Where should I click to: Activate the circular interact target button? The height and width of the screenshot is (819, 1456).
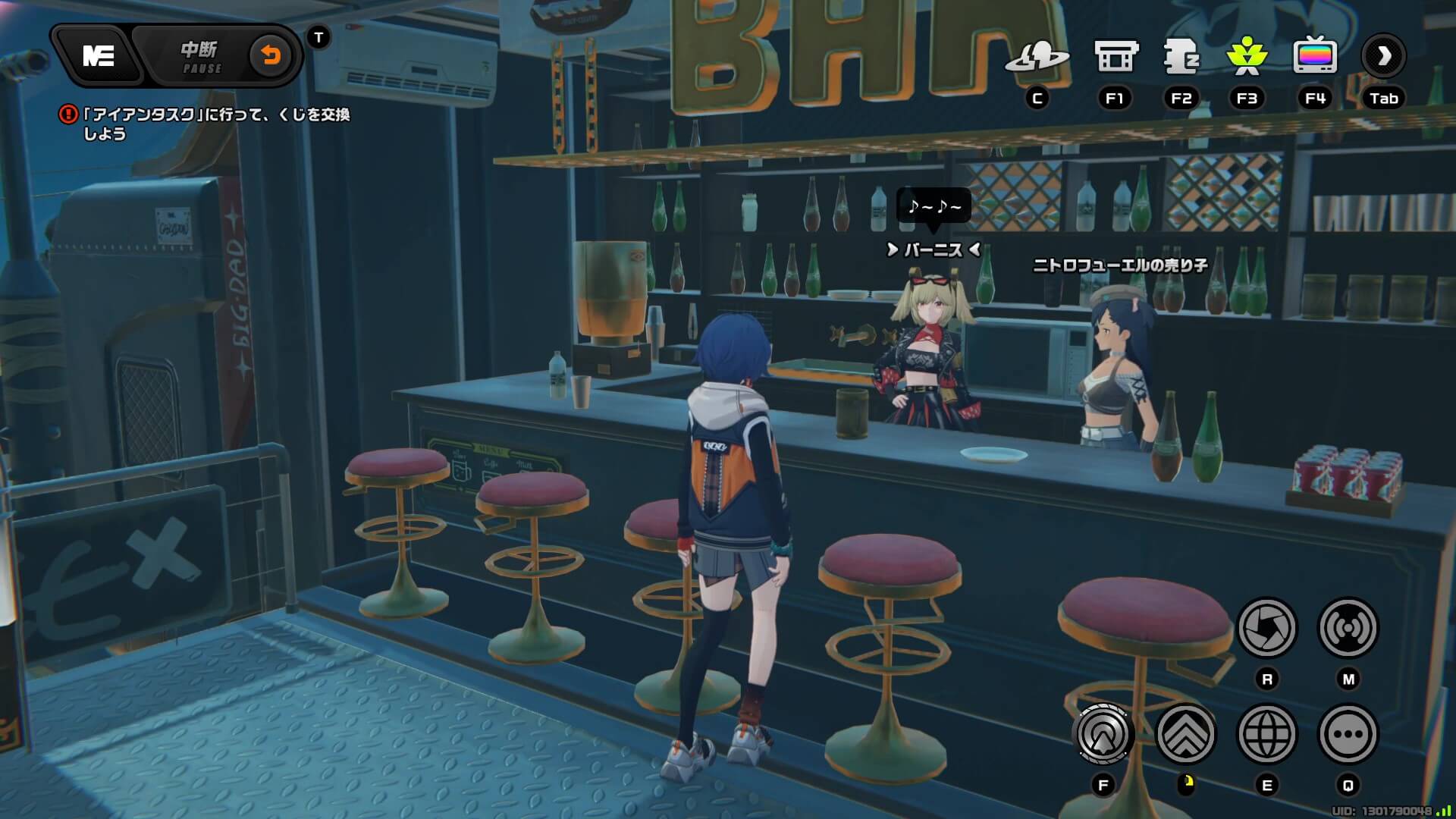(x=1103, y=734)
